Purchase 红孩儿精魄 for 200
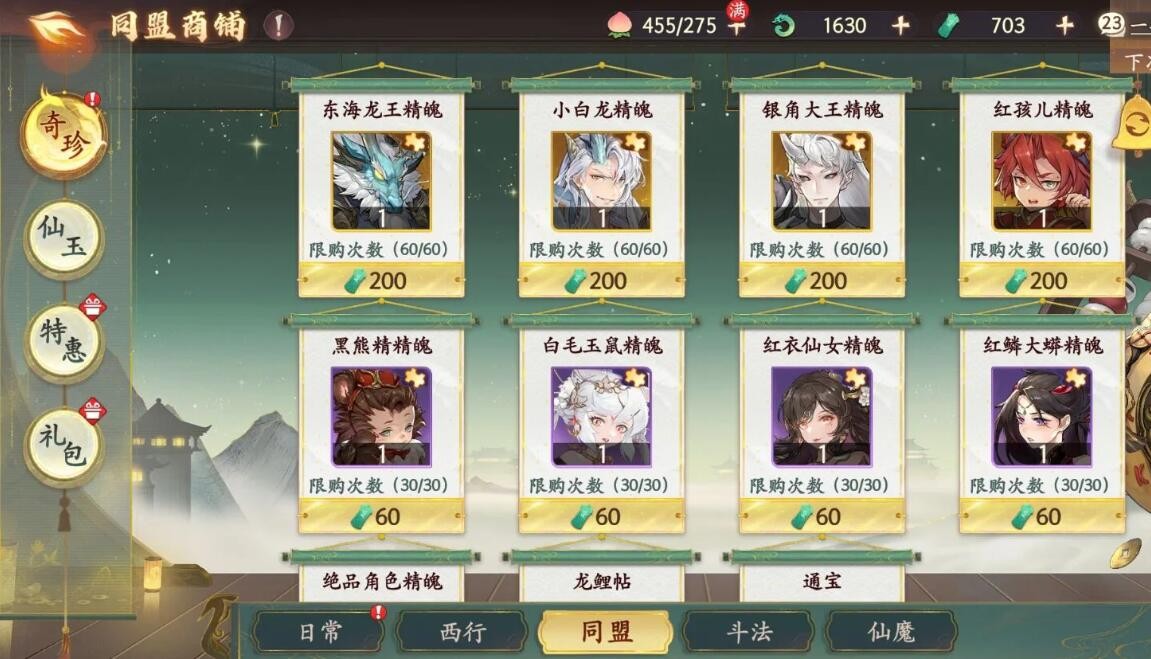The image size is (1151, 659). (x=1041, y=281)
